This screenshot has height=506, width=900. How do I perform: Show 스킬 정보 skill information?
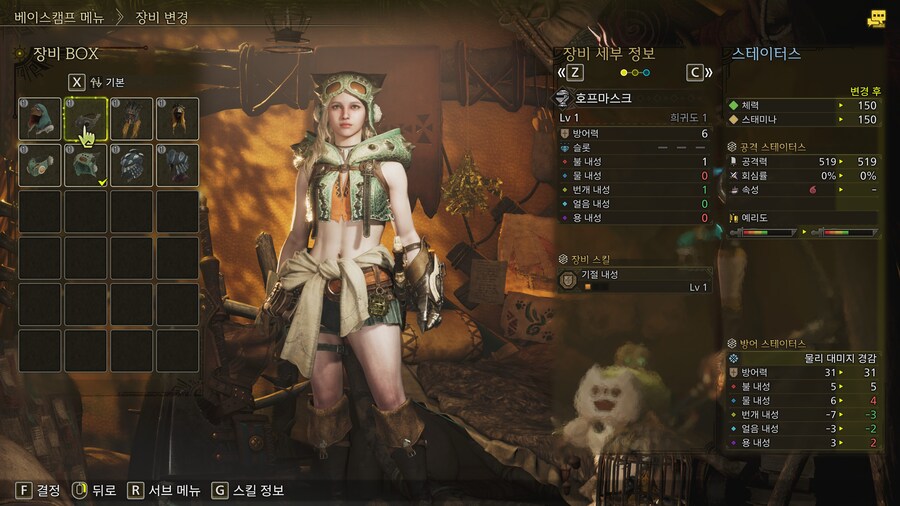(248, 490)
